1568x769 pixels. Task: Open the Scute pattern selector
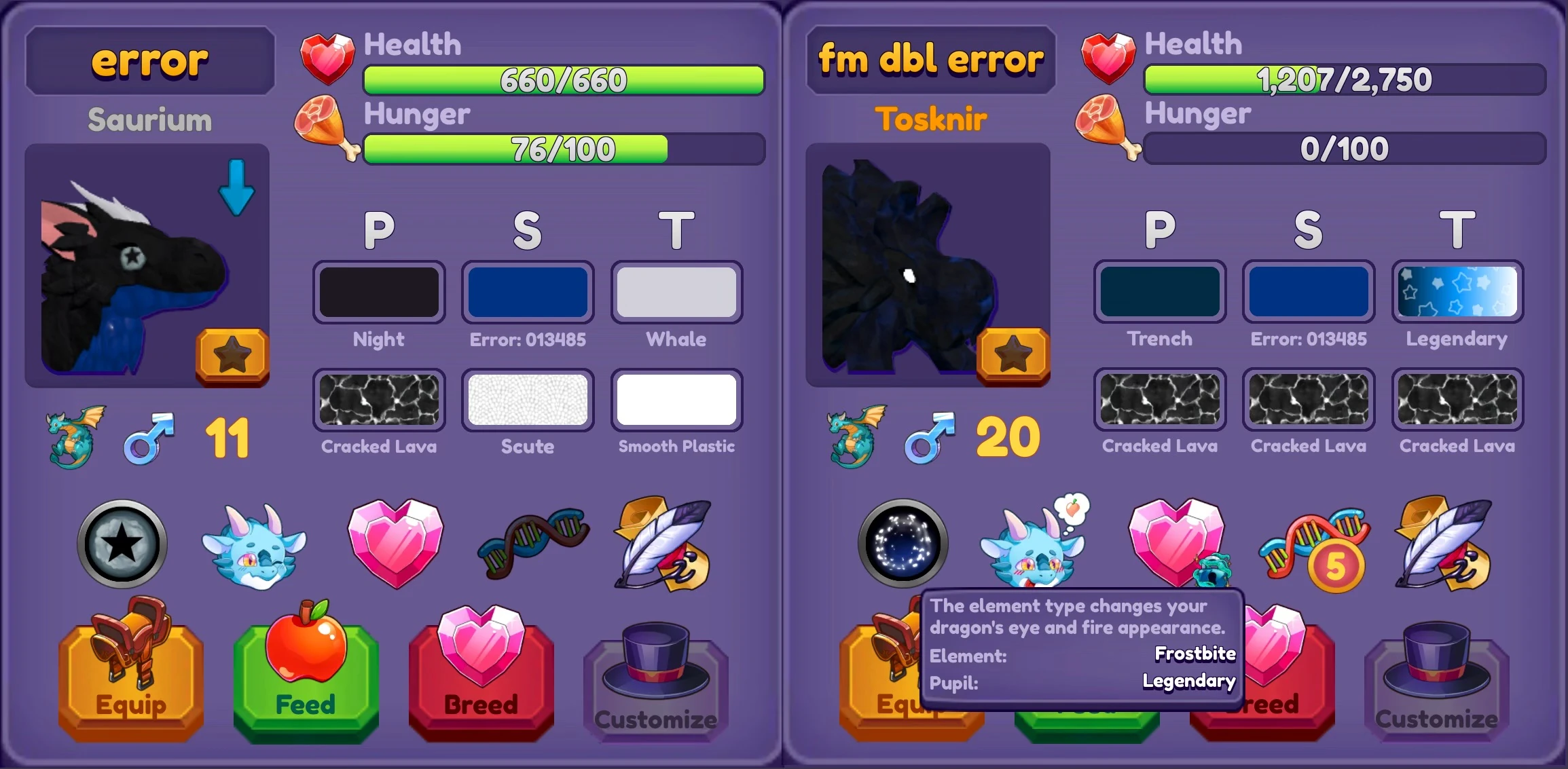coord(528,399)
